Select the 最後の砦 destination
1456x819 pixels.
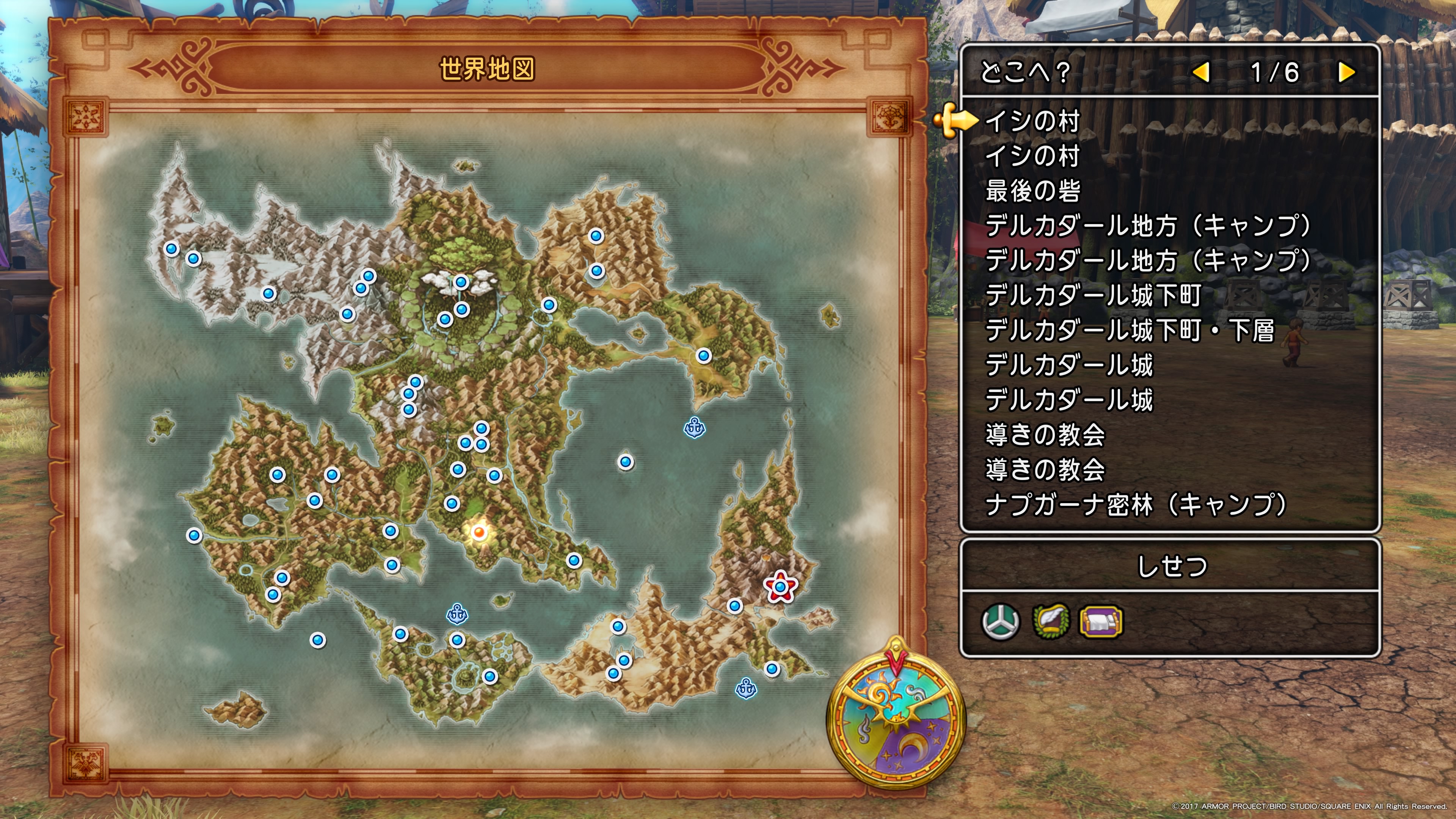[x=1032, y=191]
